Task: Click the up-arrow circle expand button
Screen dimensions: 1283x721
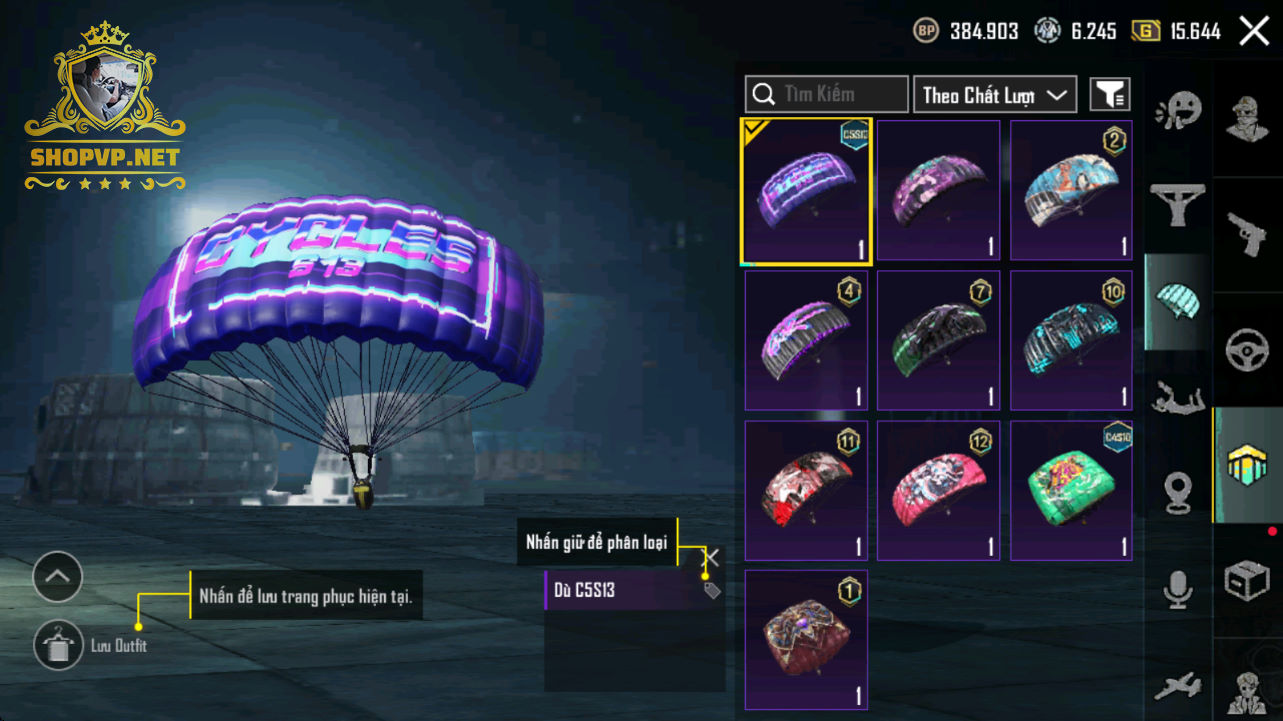Action: (x=57, y=576)
